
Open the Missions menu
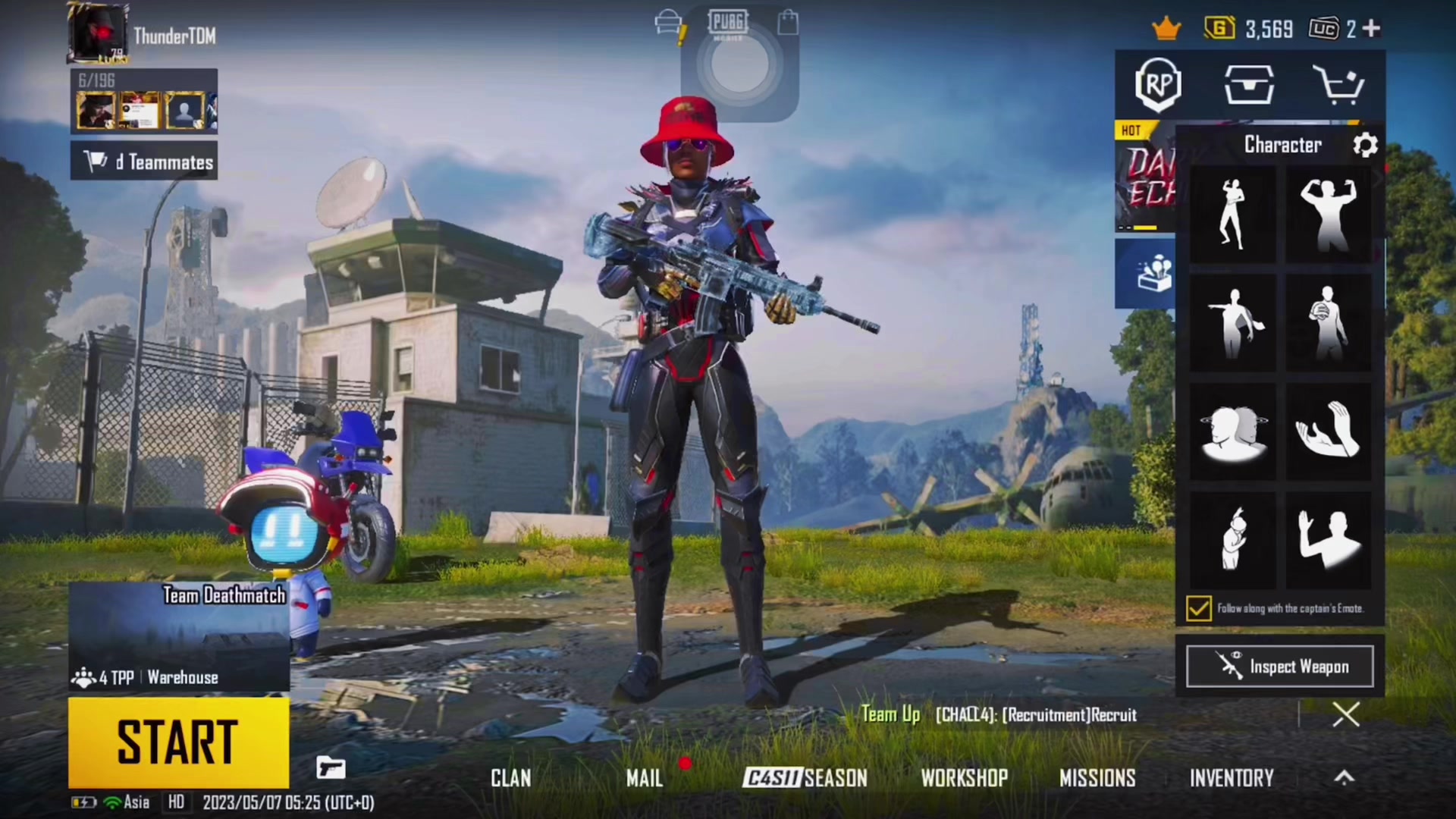(x=1097, y=778)
